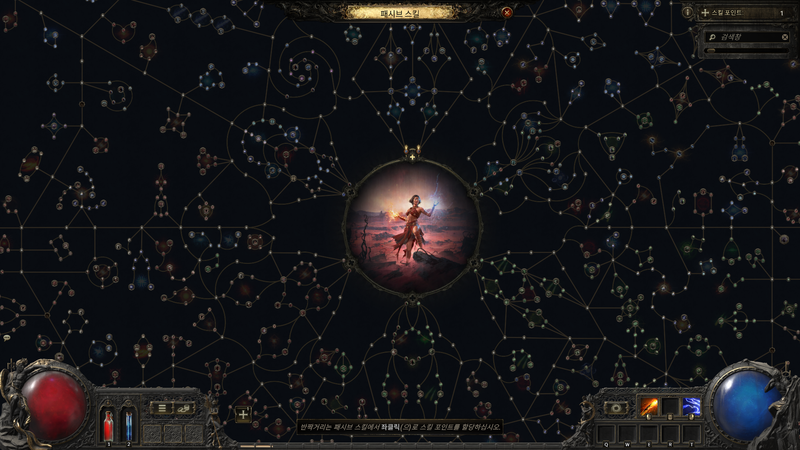Click the button right of the menu button
The height and width of the screenshot is (450, 800).
[184, 408]
